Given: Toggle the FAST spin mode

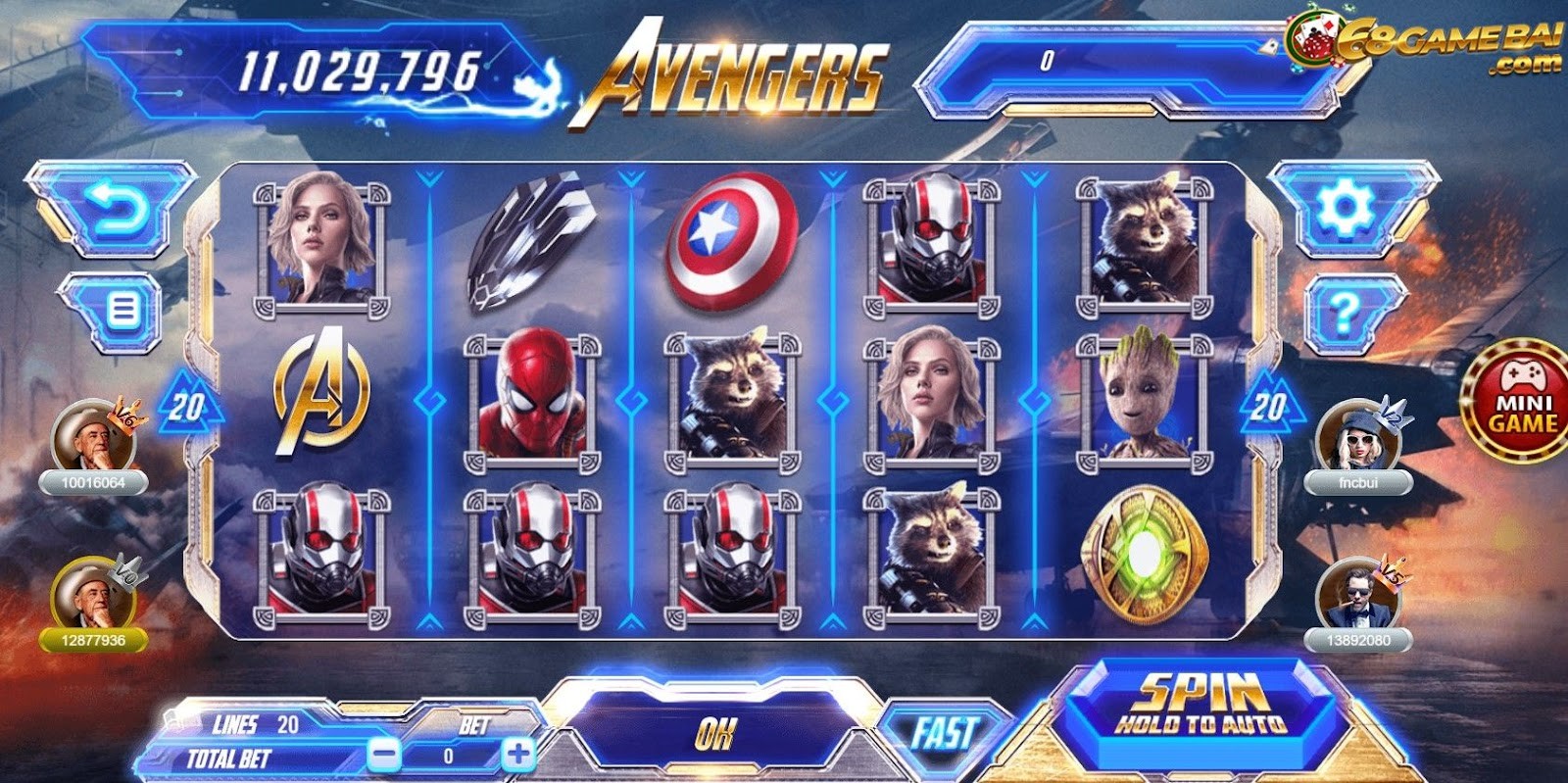Looking at the screenshot, I should (945, 730).
